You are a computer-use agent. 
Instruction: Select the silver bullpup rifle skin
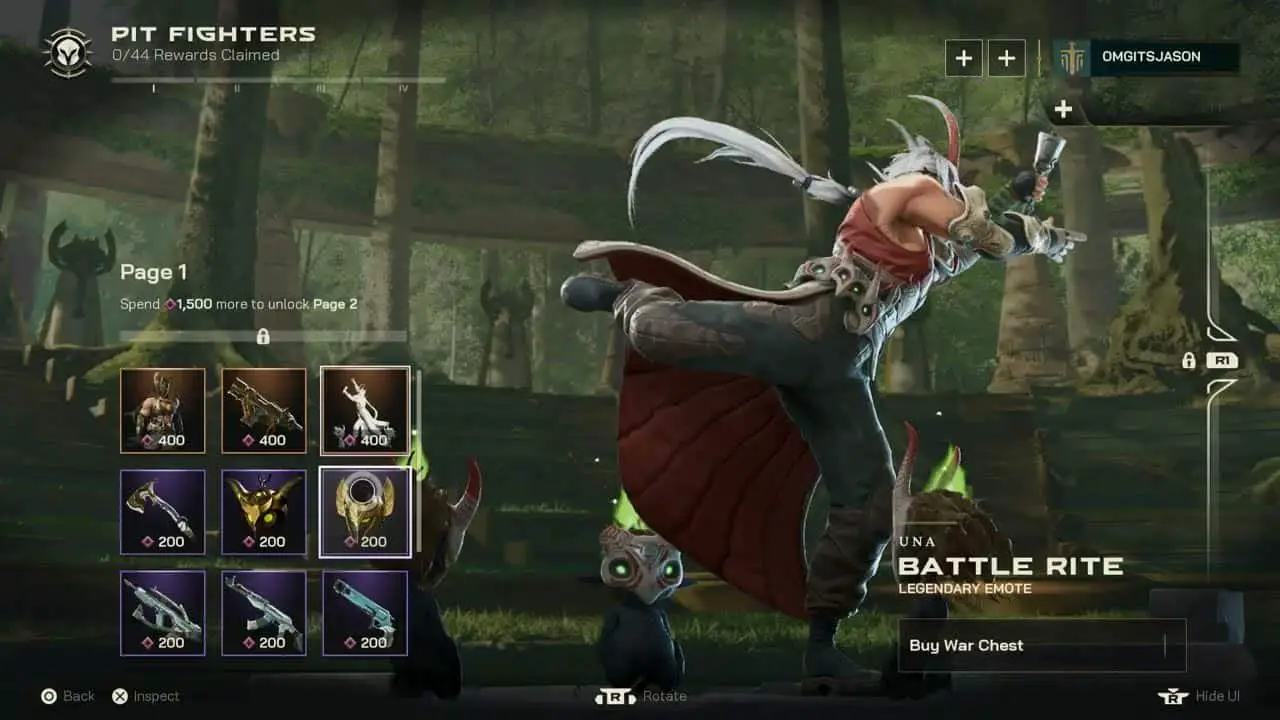click(x=163, y=613)
